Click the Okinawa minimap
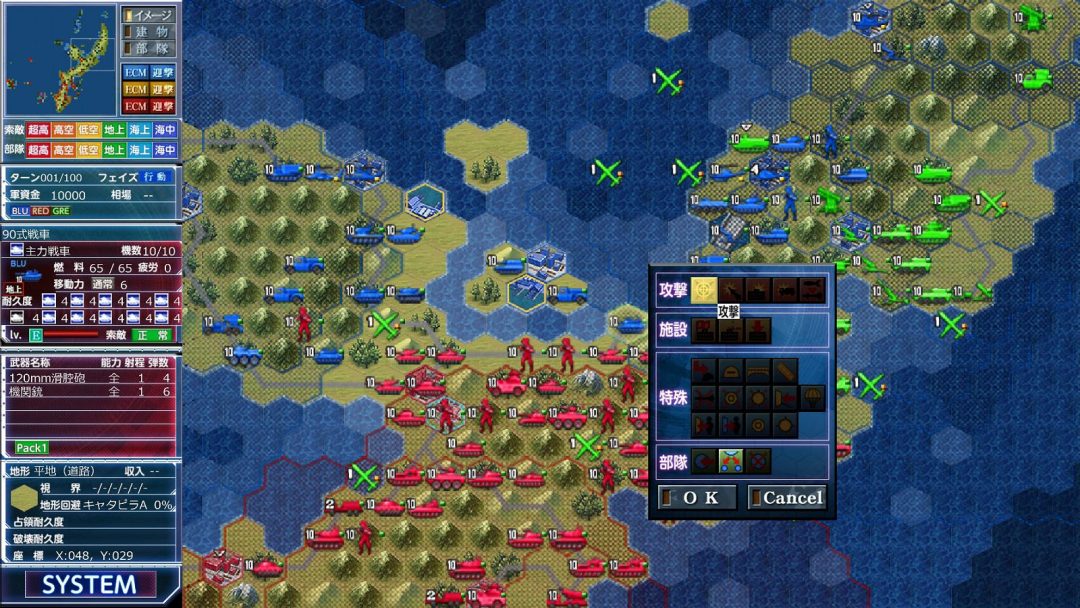The height and width of the screenshot is (608, 1080). coord(60,59)
